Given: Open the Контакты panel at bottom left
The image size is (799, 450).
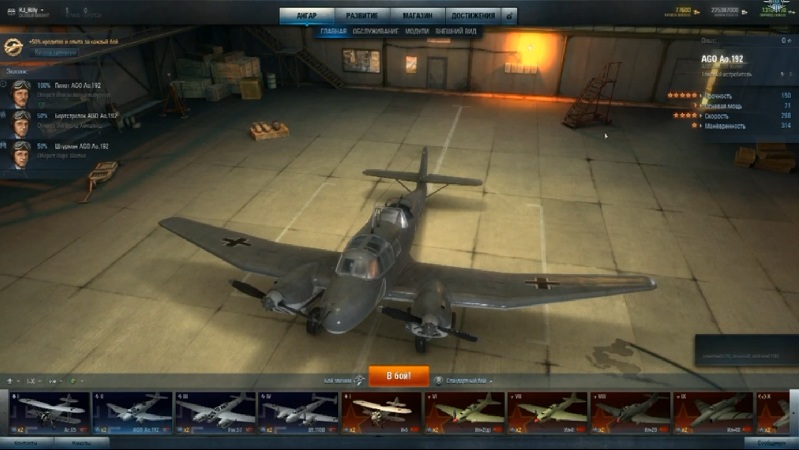Looking at the screenshot, I should click(27, 441).
